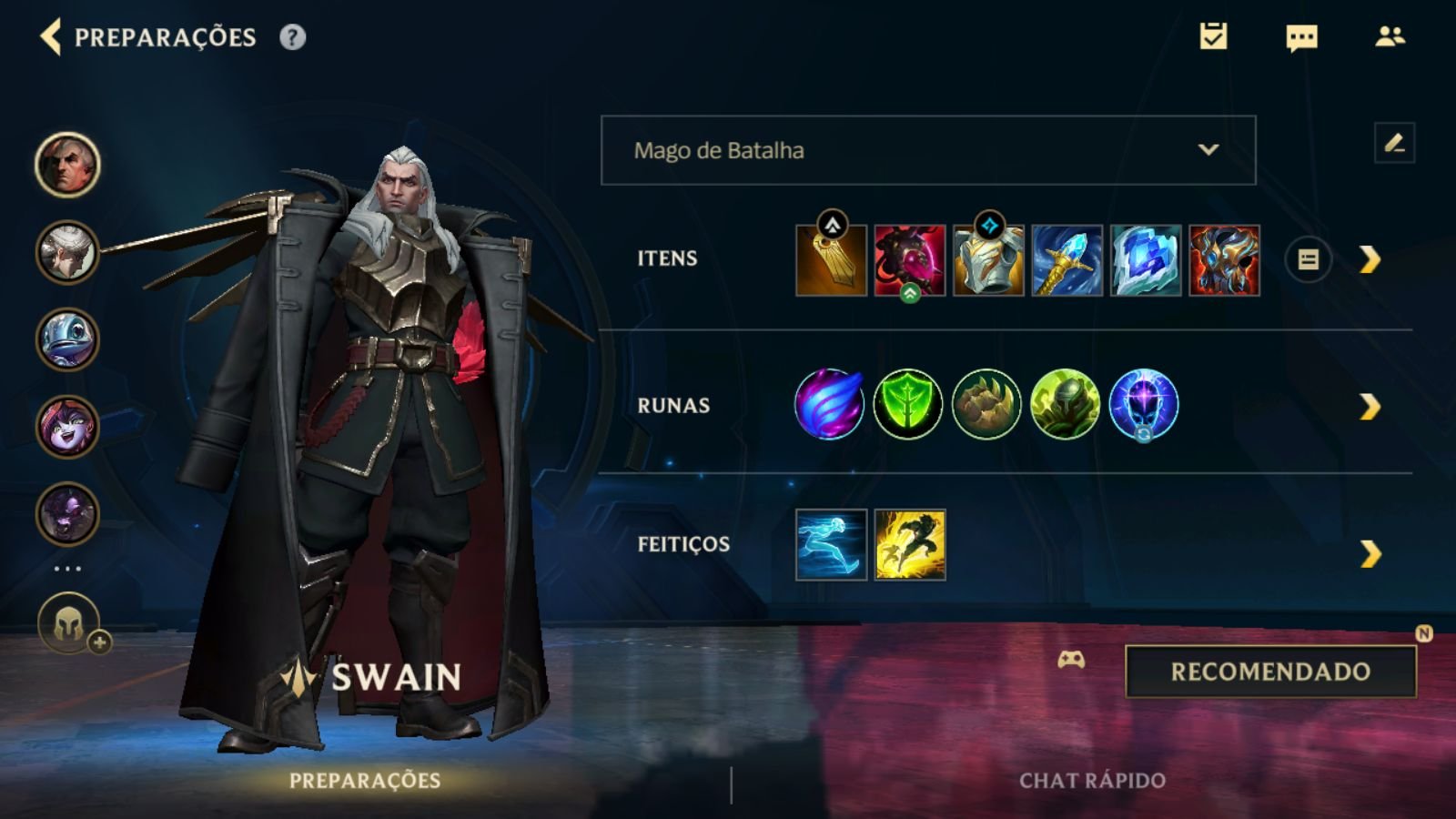Click the back arrow next to PREPARAÇÕES

click(x=50, y=38)
